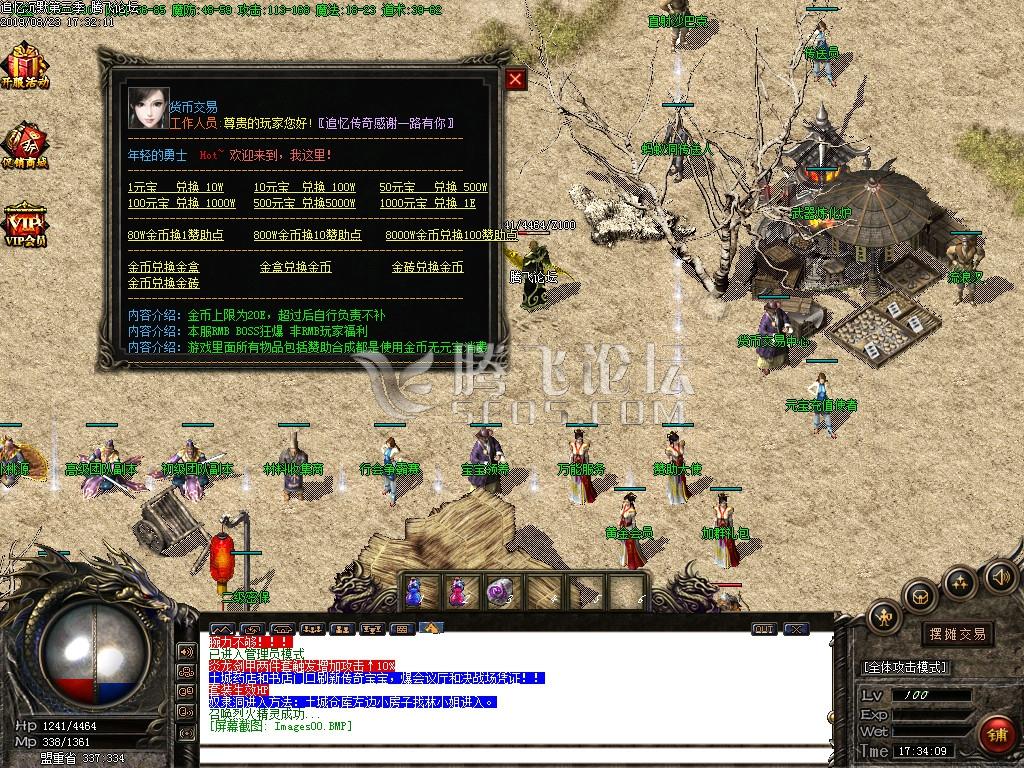Select 金币兑换金砖 option
This screenshot has height=768, width=1024.
(x=163, y=283)
